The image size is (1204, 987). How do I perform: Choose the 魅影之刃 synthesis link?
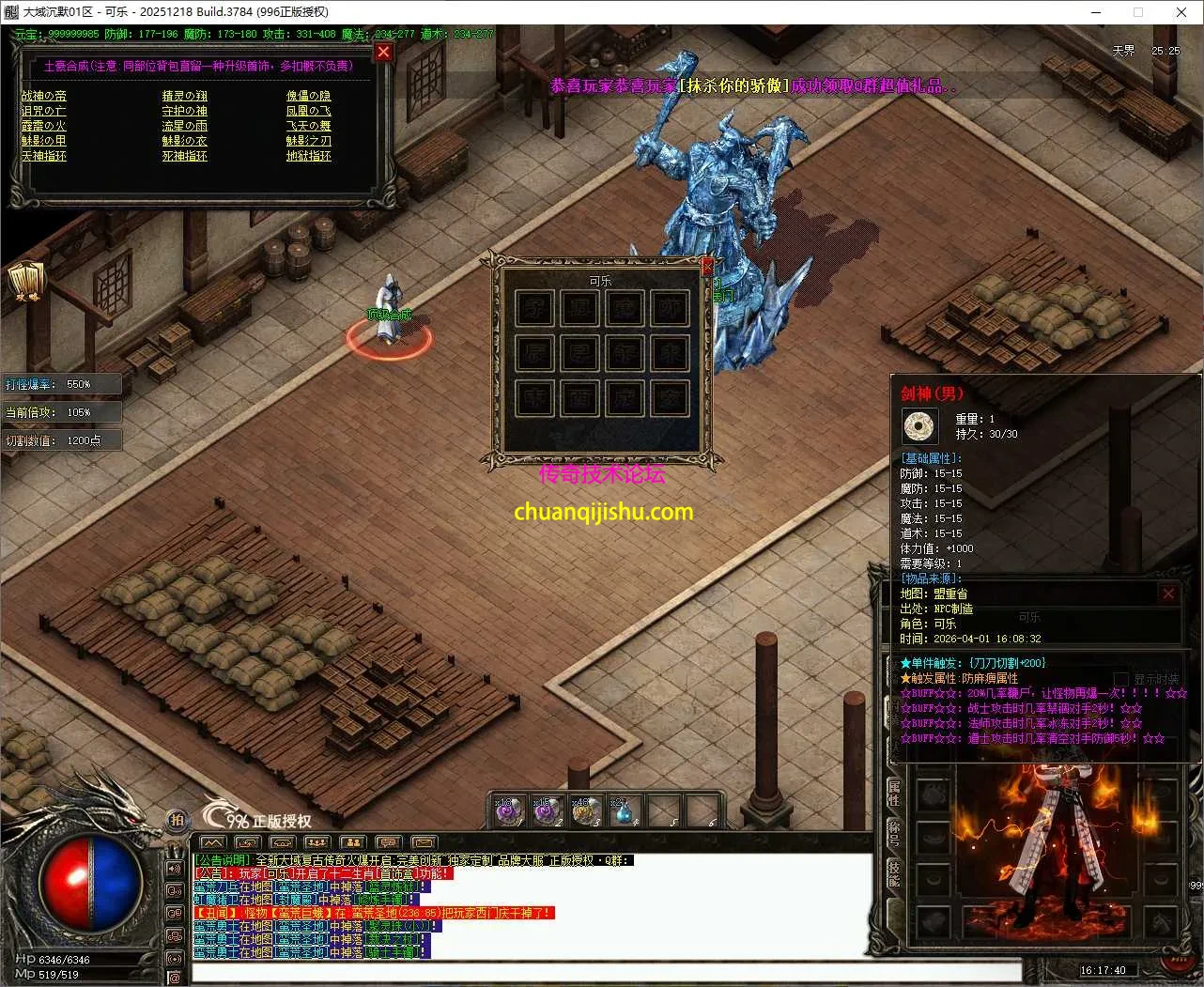(x=308, y=141)
